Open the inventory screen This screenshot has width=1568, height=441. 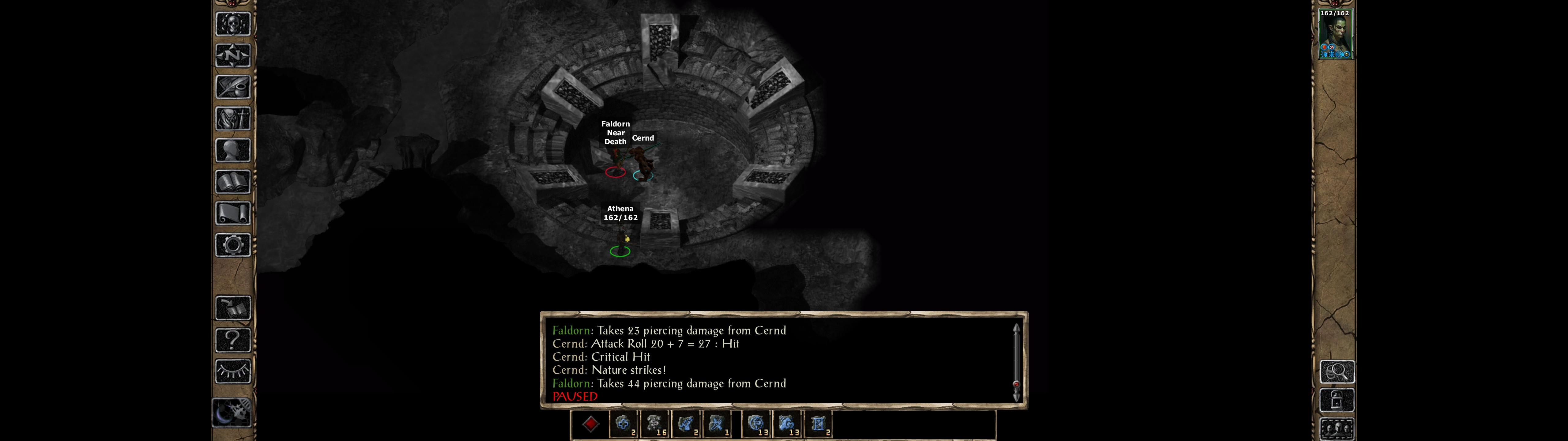click(x=232, y=118)
